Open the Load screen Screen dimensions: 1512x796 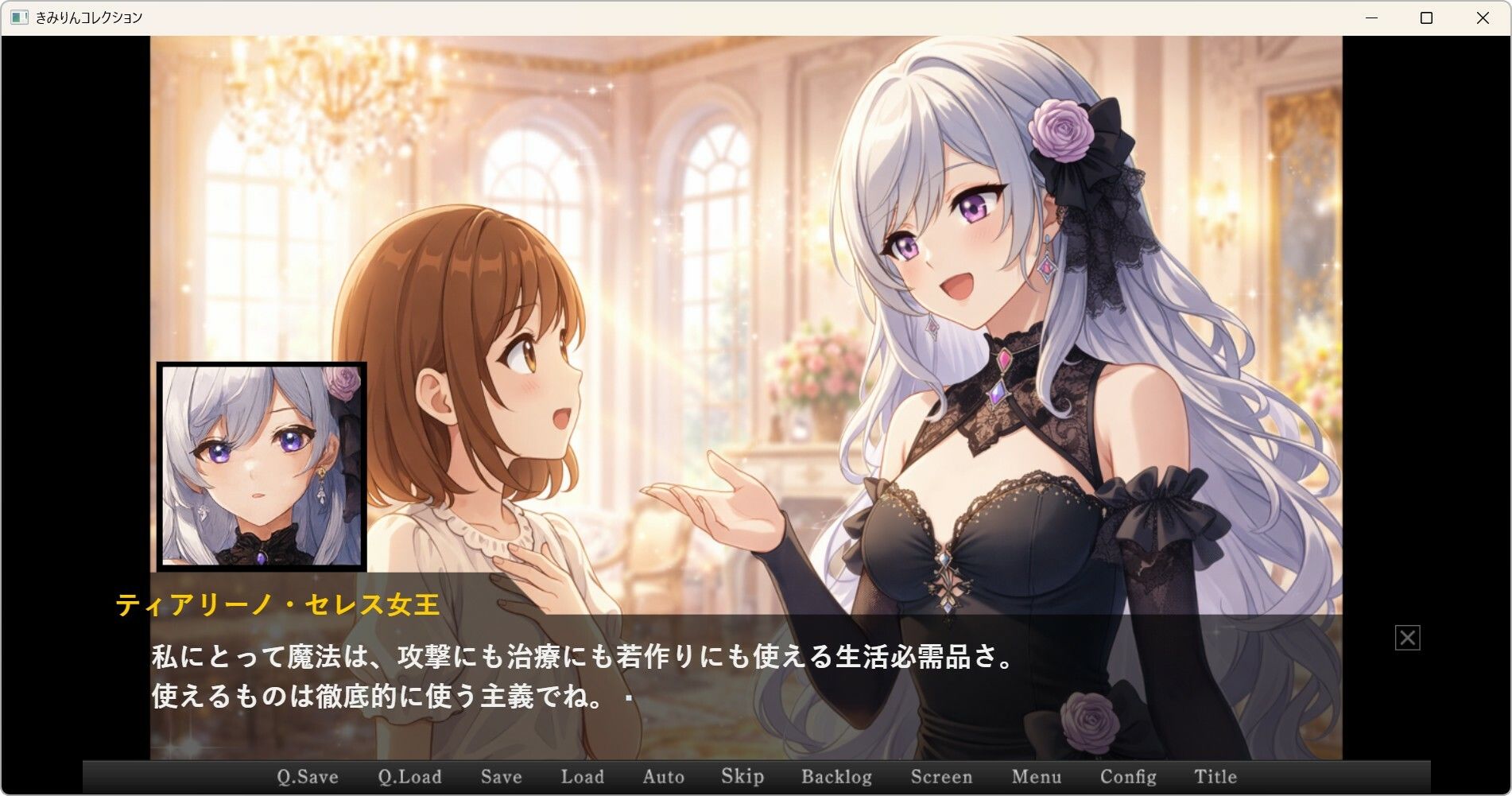582,776
